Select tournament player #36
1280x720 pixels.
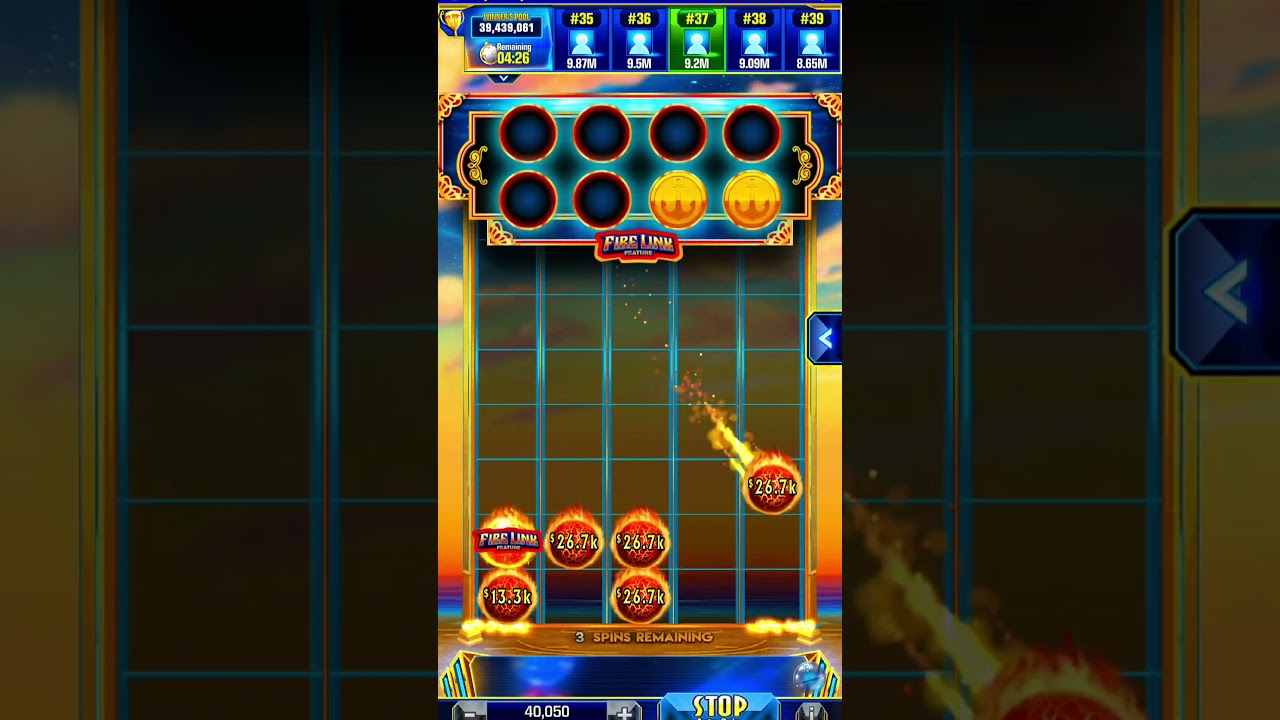click(x=640, y=42)
